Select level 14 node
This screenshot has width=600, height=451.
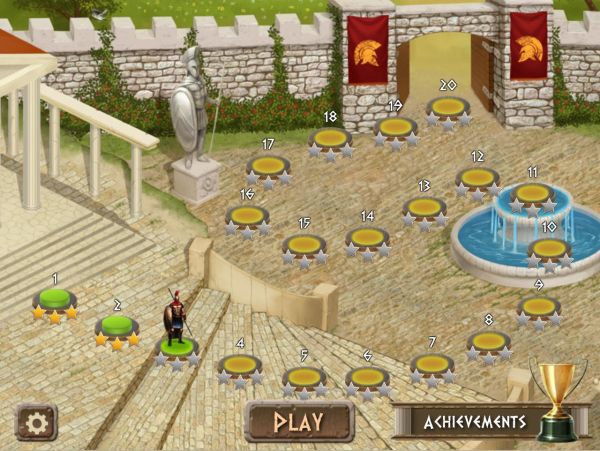click(367, 238)
